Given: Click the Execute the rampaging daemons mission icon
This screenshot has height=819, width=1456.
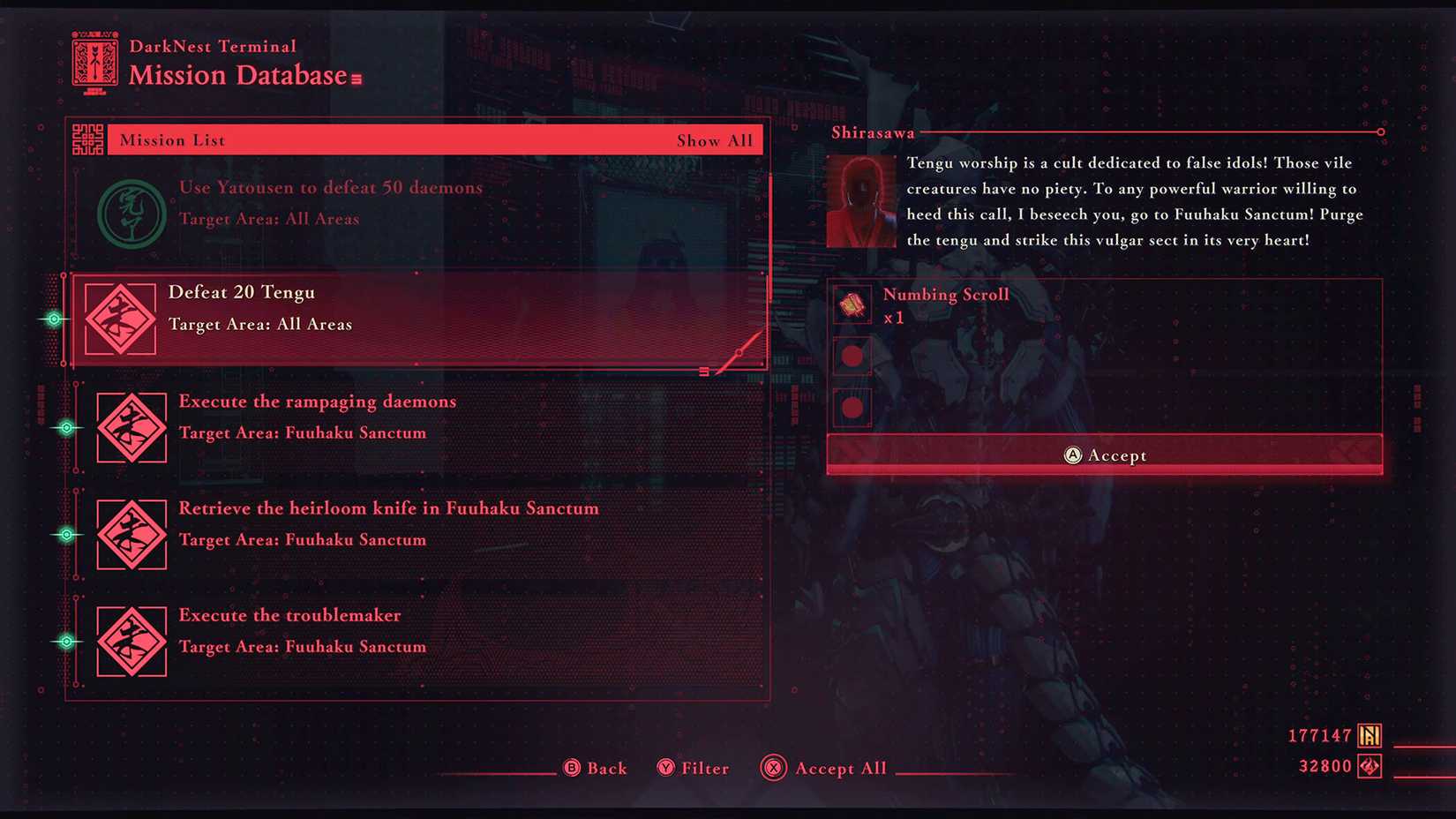Looking at the screenshot, I should point(131,428).
